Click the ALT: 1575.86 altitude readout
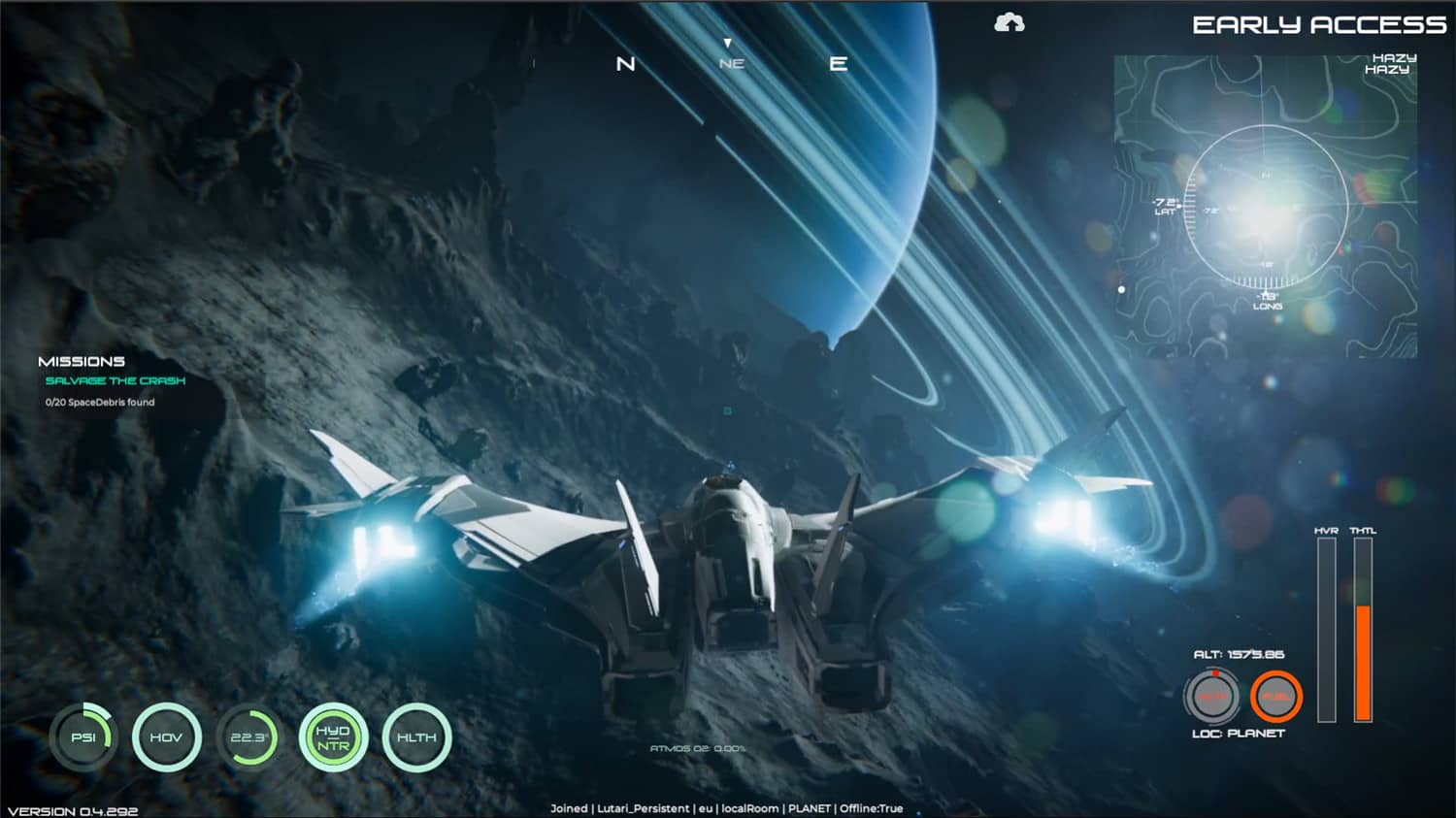 [1240, 654]
